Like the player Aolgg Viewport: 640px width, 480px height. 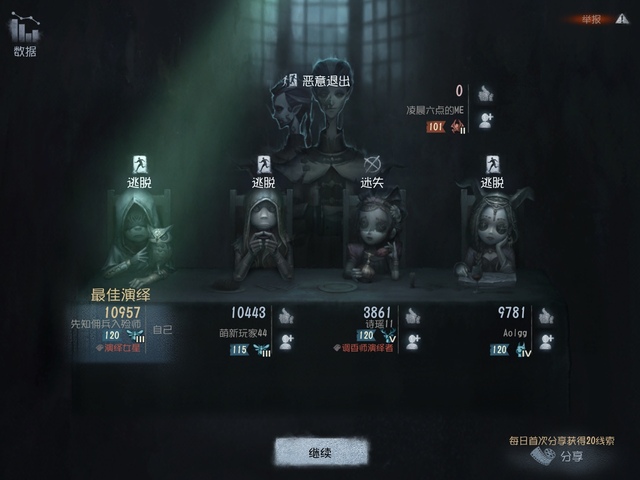(545, 316)
